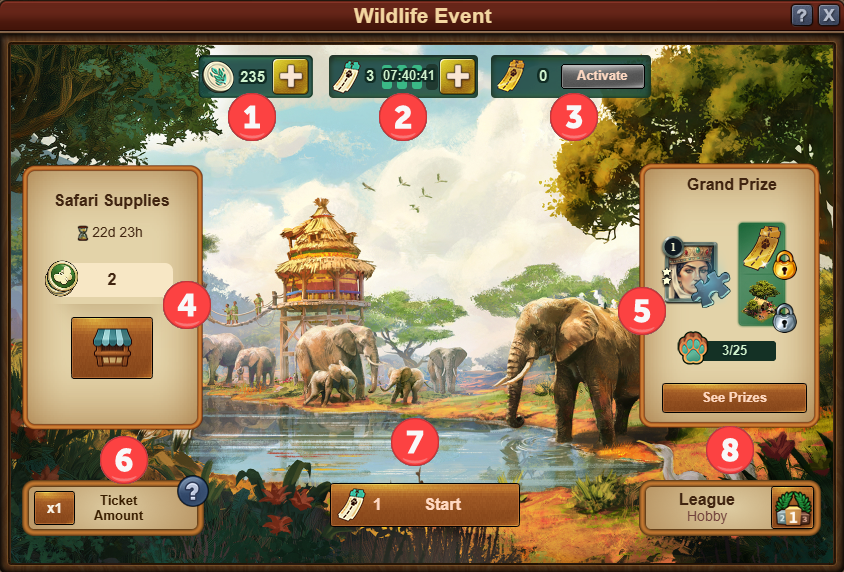Open the Hobby League rankings

[x=729, y=507]
